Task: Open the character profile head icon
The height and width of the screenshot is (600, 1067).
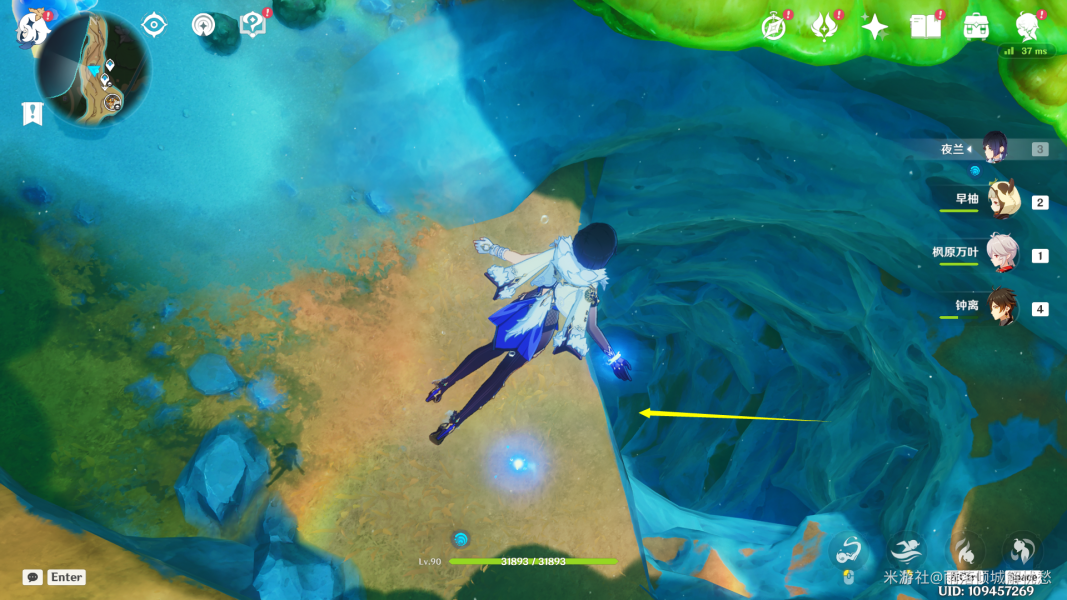Action: click(1026, 27)
